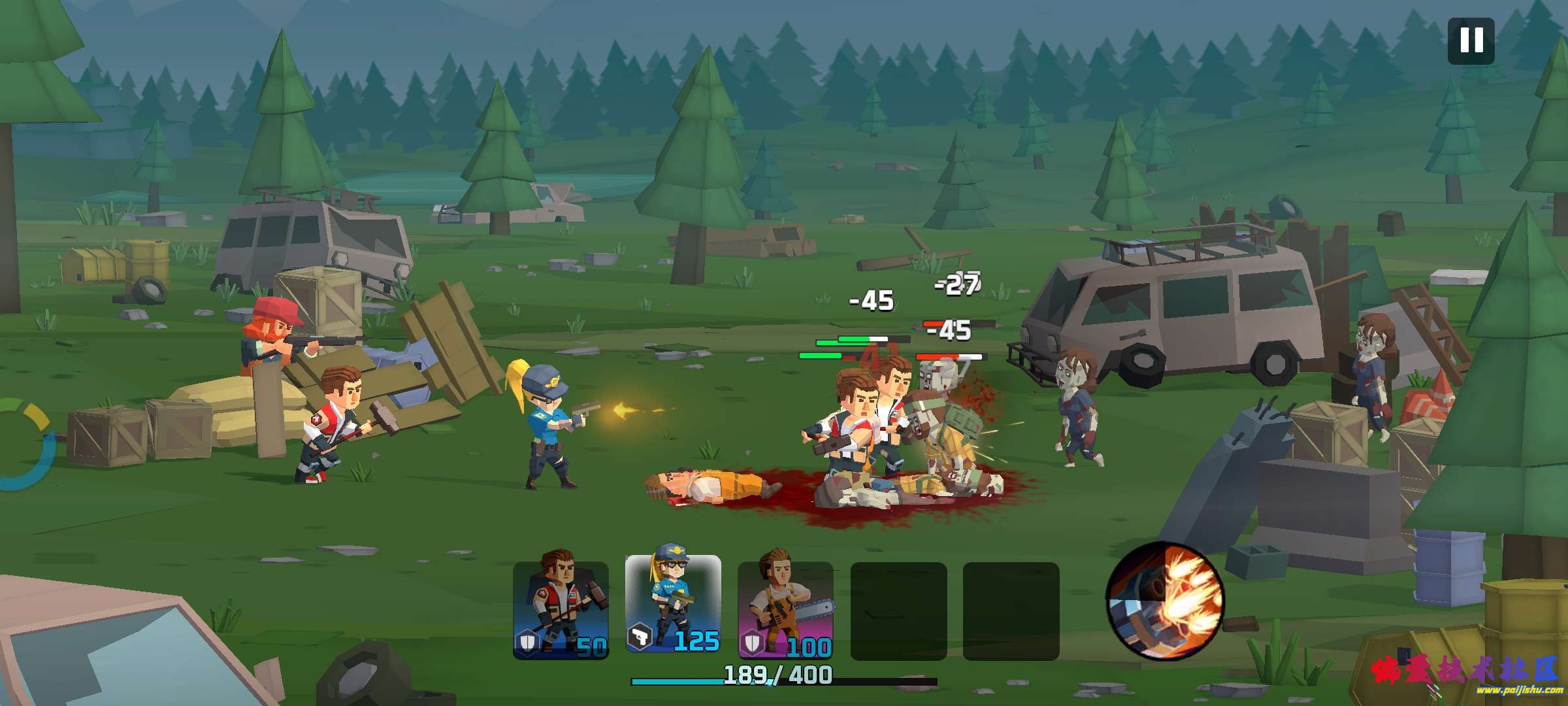Deploy the hammer fighter unit costing 50
Image resolution: width=1568 pixels, height=706 pixels.
pos(561,609)
